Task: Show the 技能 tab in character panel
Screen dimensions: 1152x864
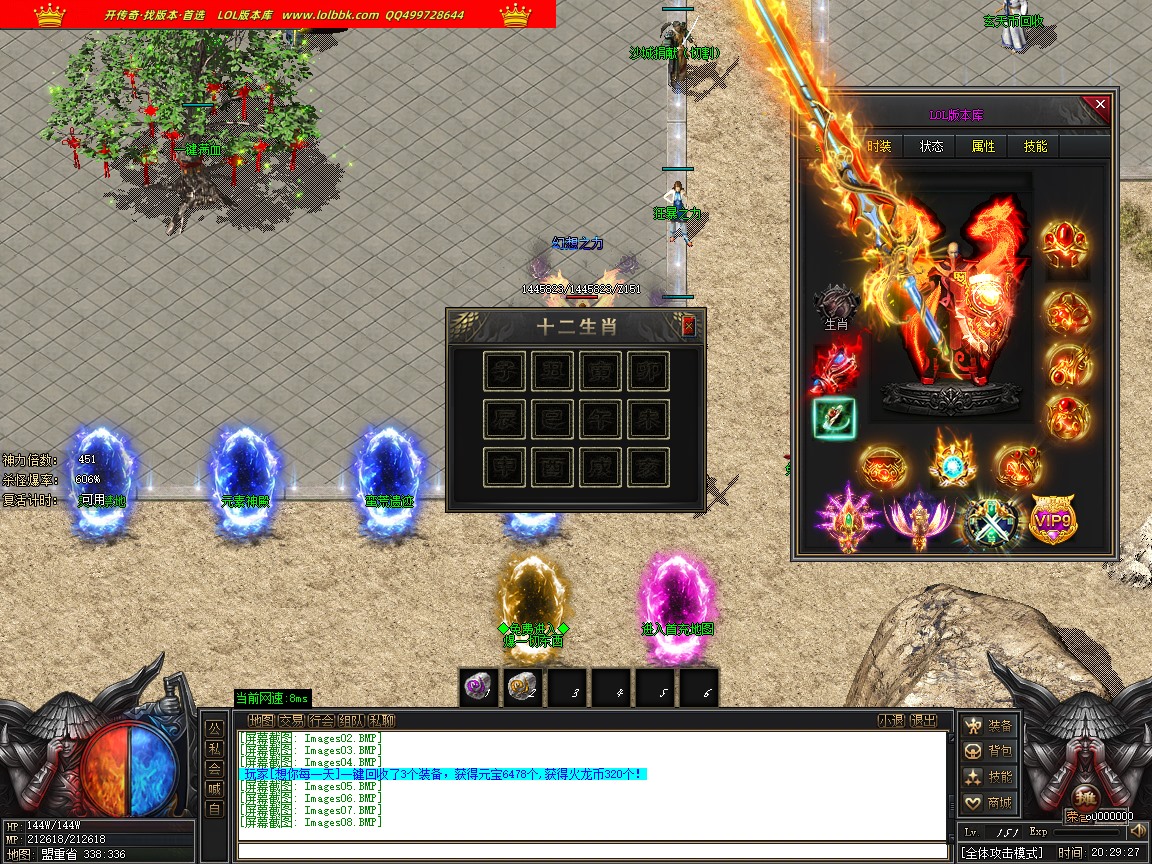Action: [x=1035, y=146]
